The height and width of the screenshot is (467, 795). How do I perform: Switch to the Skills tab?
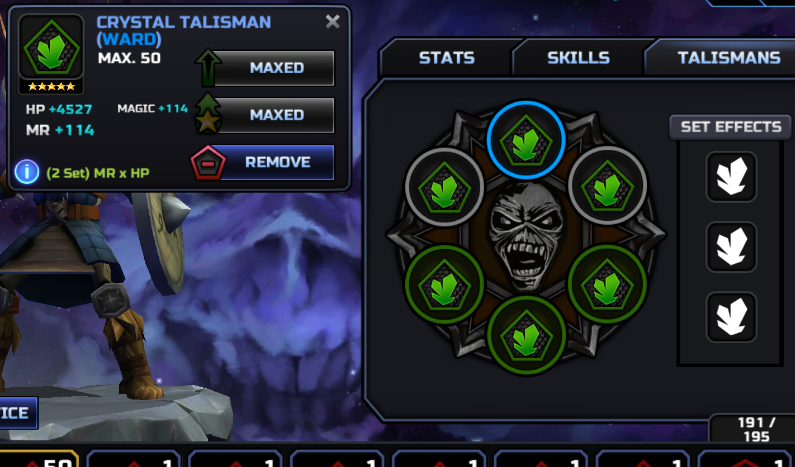point(578,58)
